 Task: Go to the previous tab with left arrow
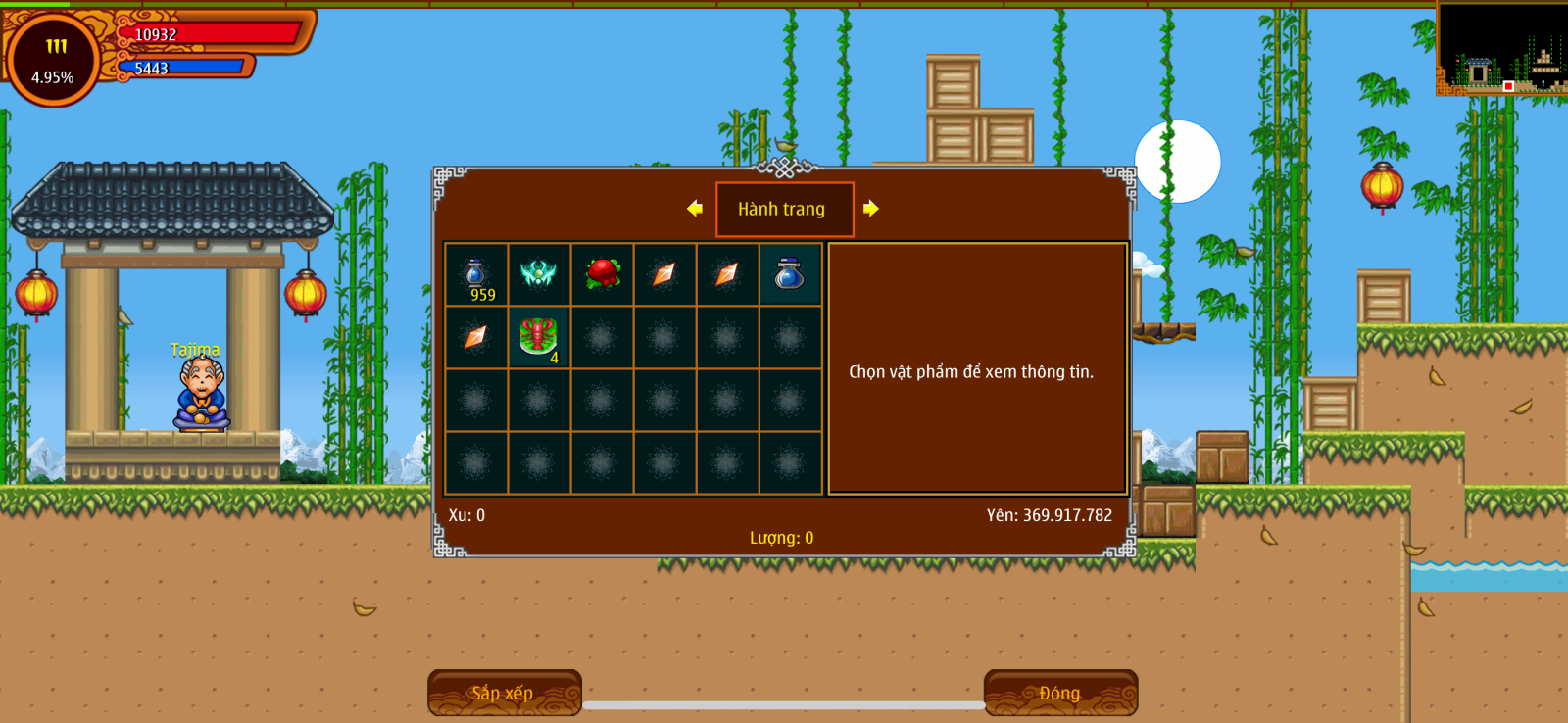coord(695,208)
